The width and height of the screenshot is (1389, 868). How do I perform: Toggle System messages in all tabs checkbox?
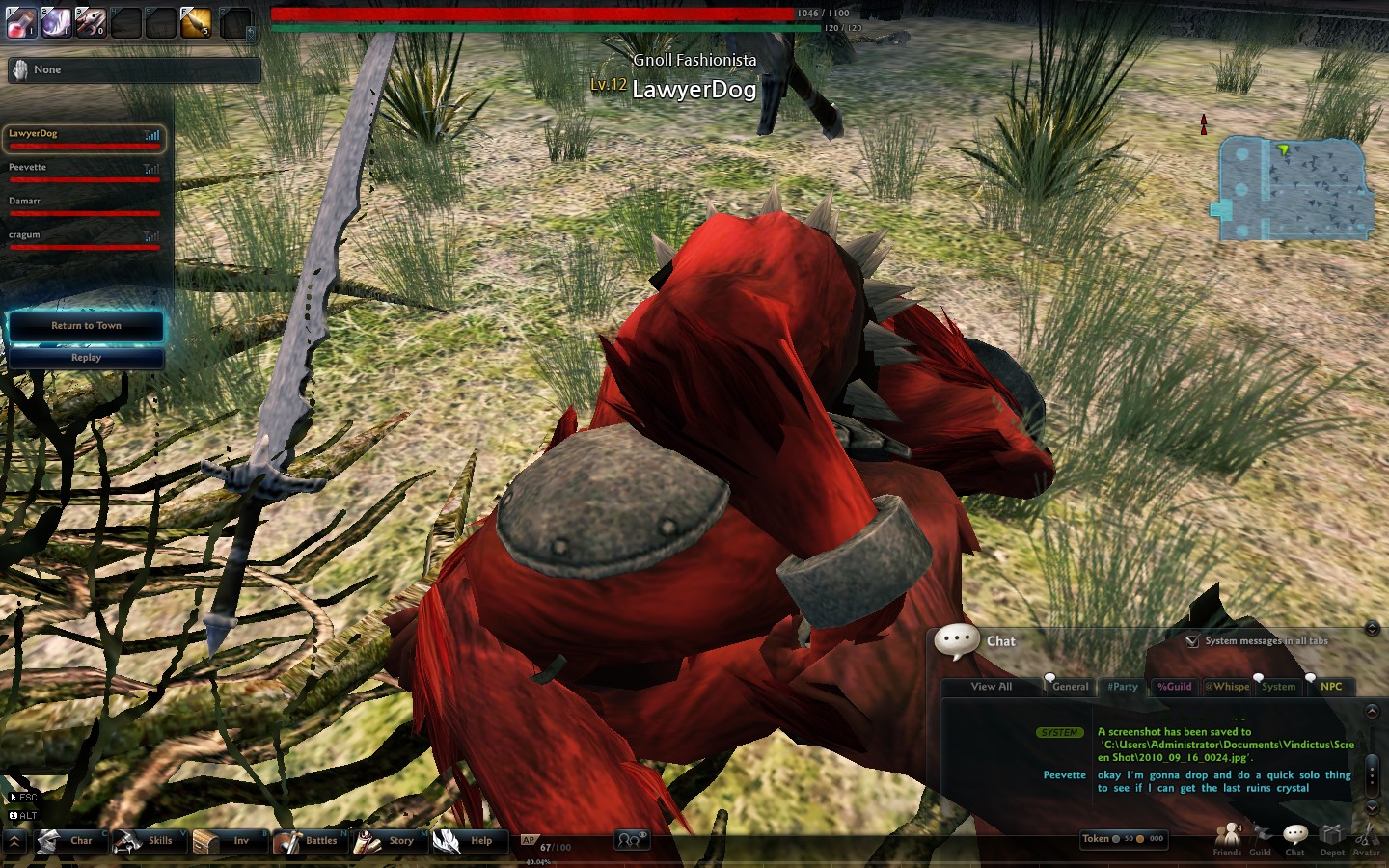pos(1193,640)
